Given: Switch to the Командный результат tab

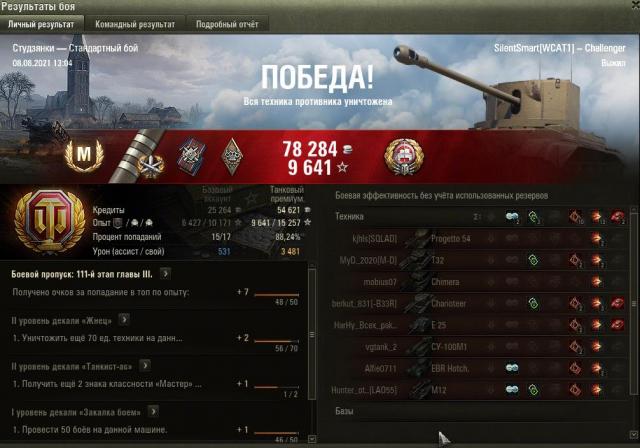Looking at the screenshot, I should [134, 23].
